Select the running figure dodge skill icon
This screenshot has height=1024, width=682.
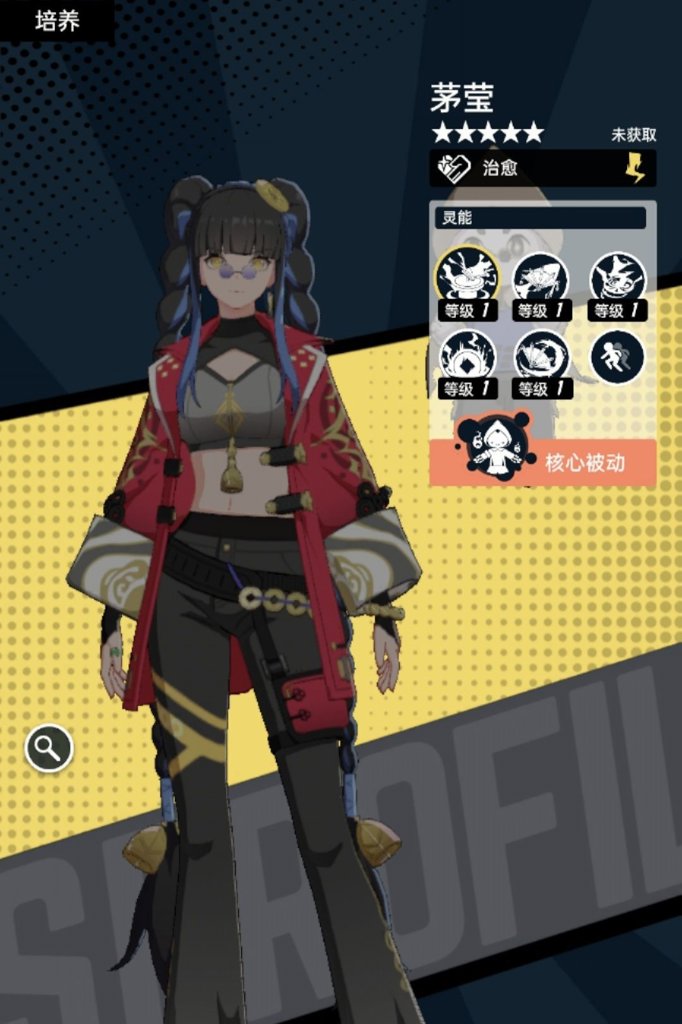(x=617, y=357)
